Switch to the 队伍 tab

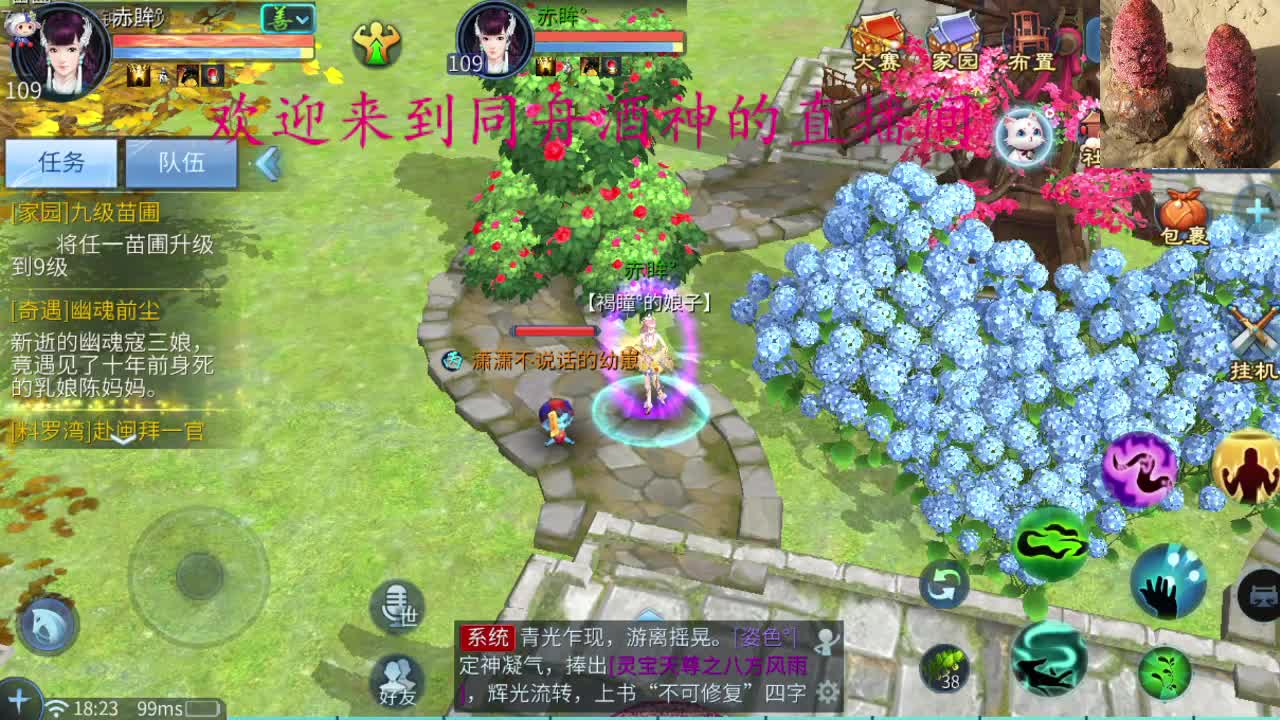180,163
